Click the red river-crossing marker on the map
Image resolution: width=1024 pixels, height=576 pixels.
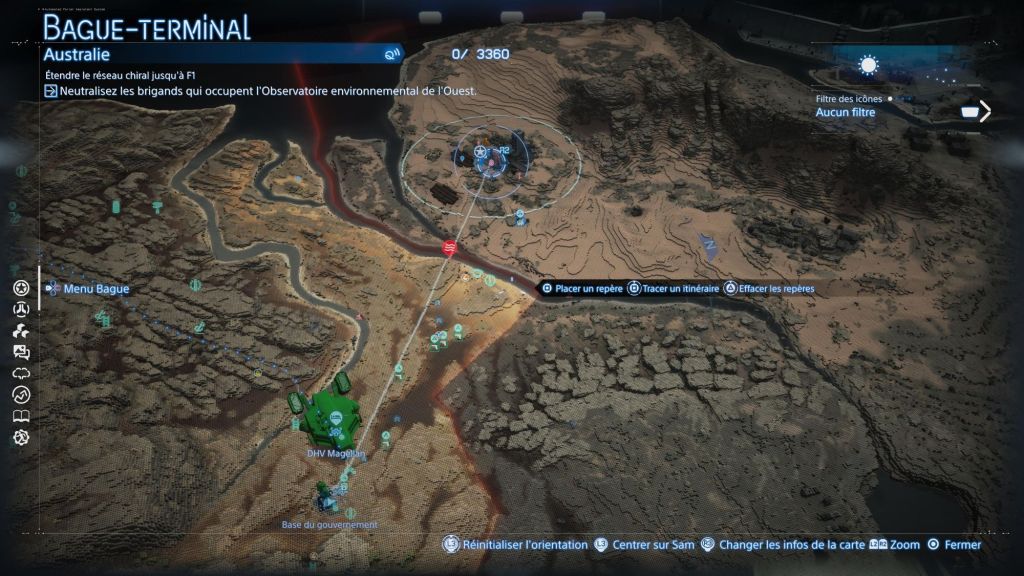pyautogui.click(x=451, y=249)
